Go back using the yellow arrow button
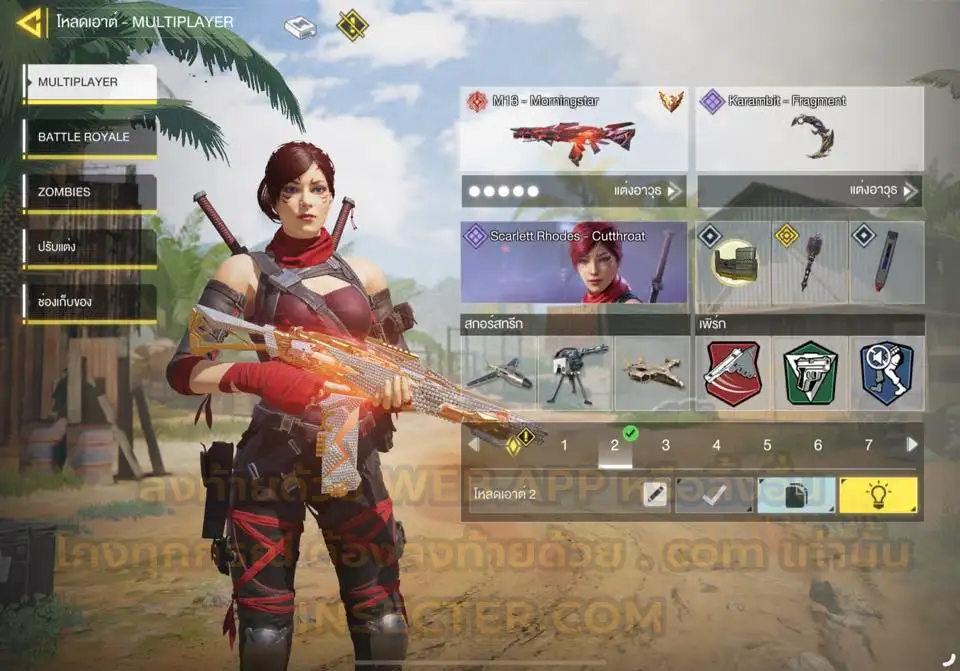 pyautogui.click(x=30, y=22)
